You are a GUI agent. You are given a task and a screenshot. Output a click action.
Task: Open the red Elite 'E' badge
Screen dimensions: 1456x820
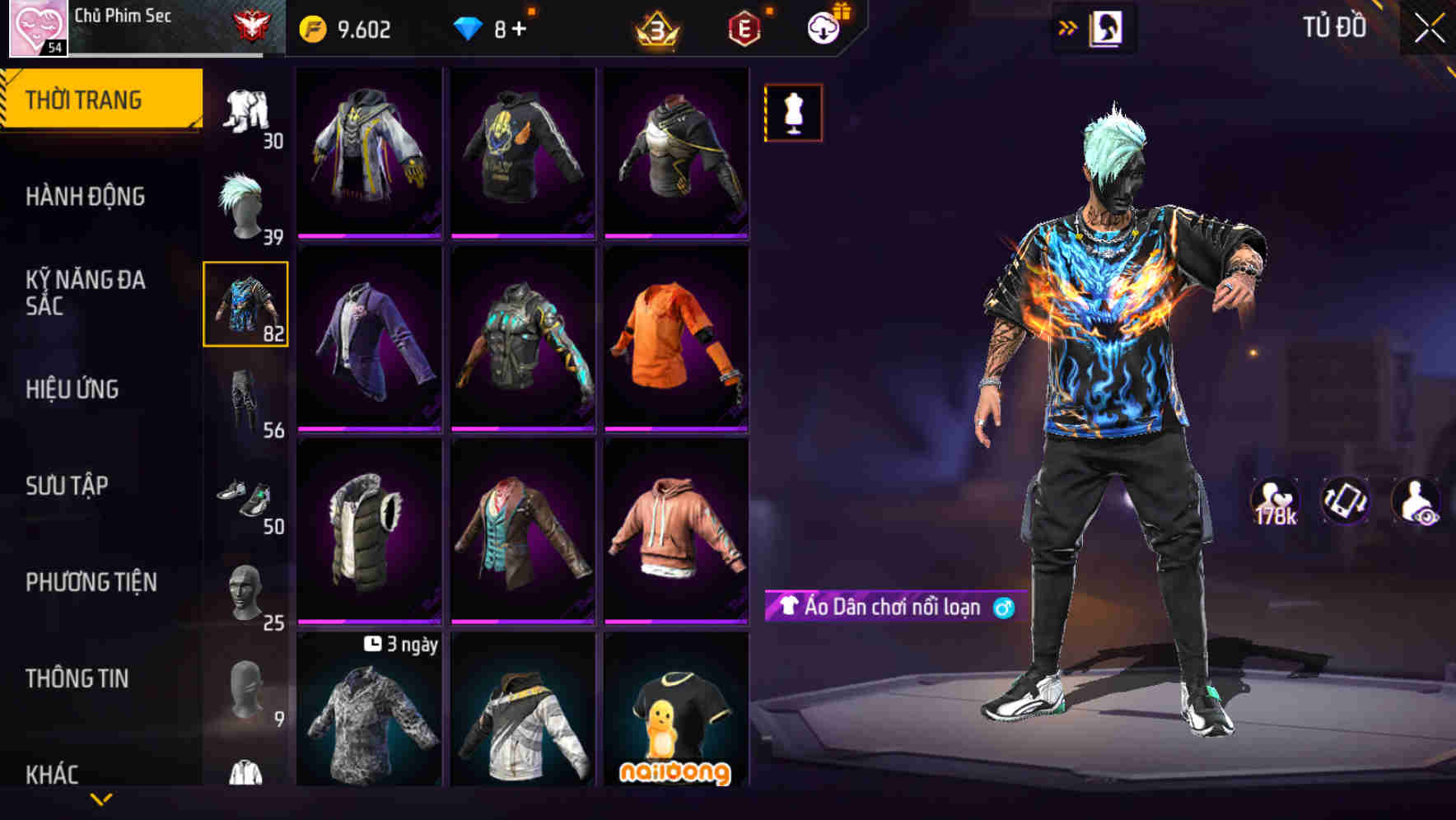pos(742,26)
